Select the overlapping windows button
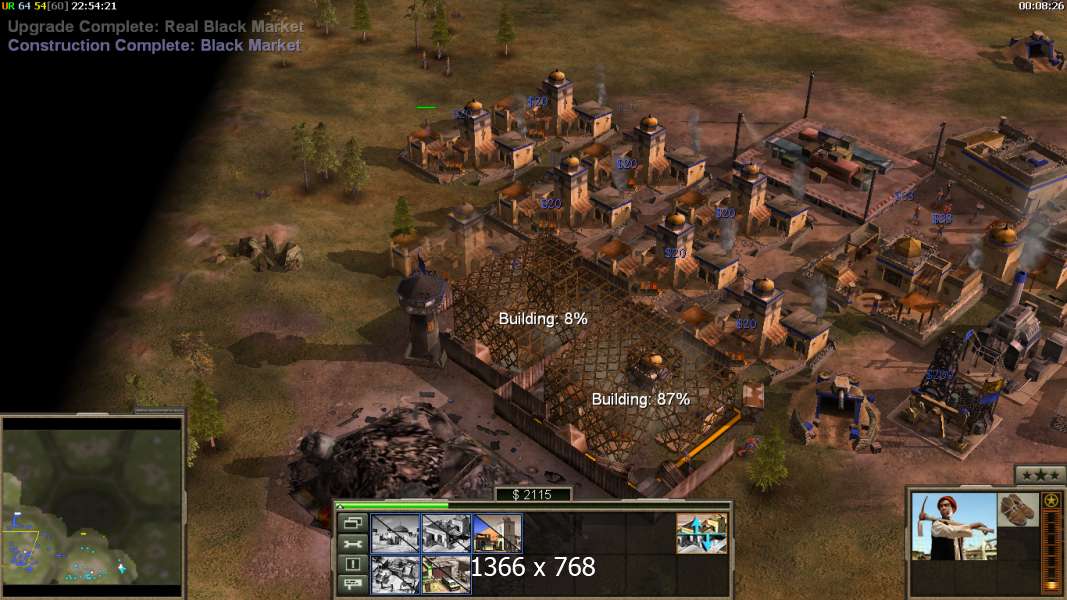 point(352,523)
